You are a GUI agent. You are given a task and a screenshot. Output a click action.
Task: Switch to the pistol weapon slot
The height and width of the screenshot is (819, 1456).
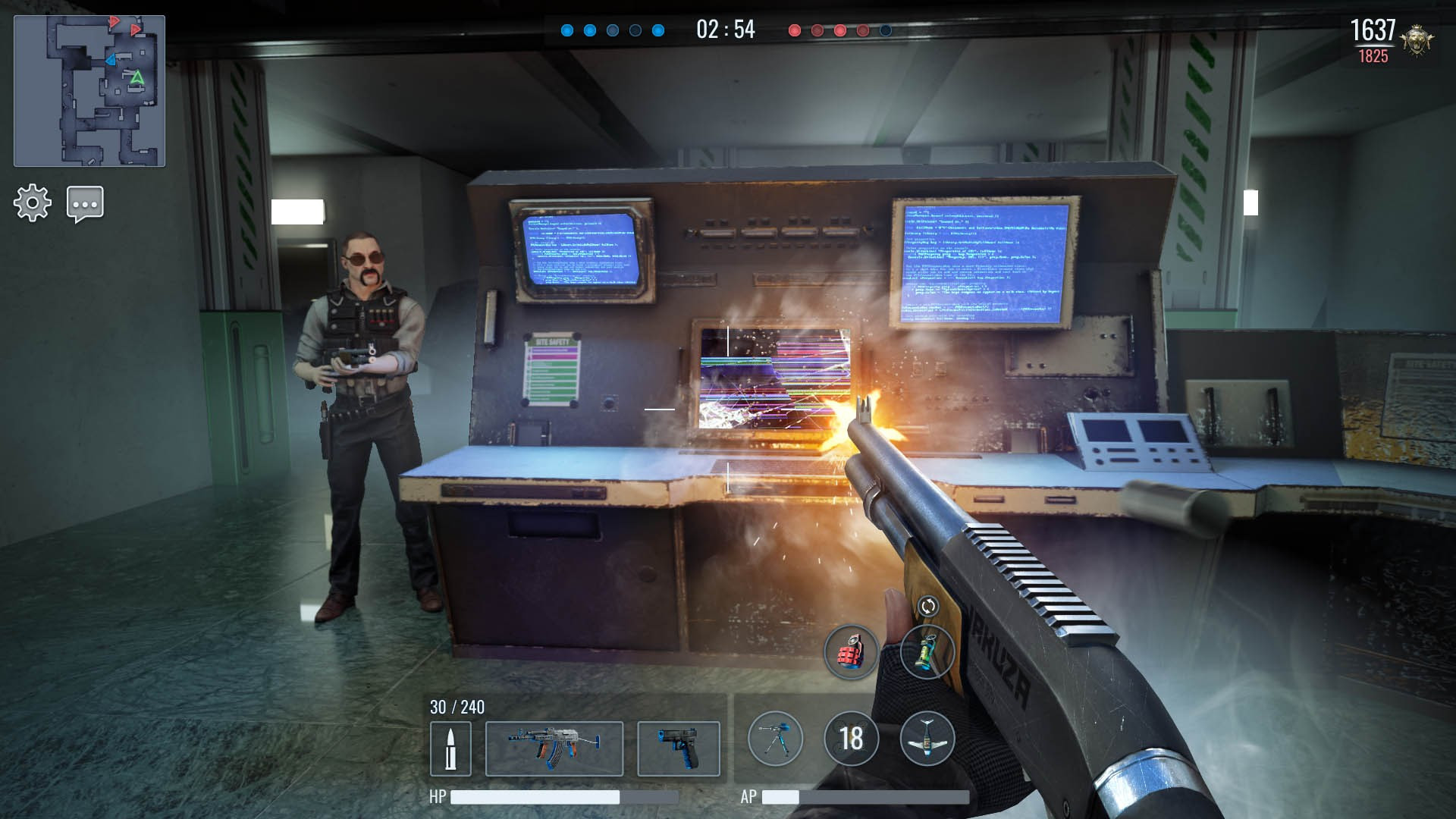click(679, 748)
